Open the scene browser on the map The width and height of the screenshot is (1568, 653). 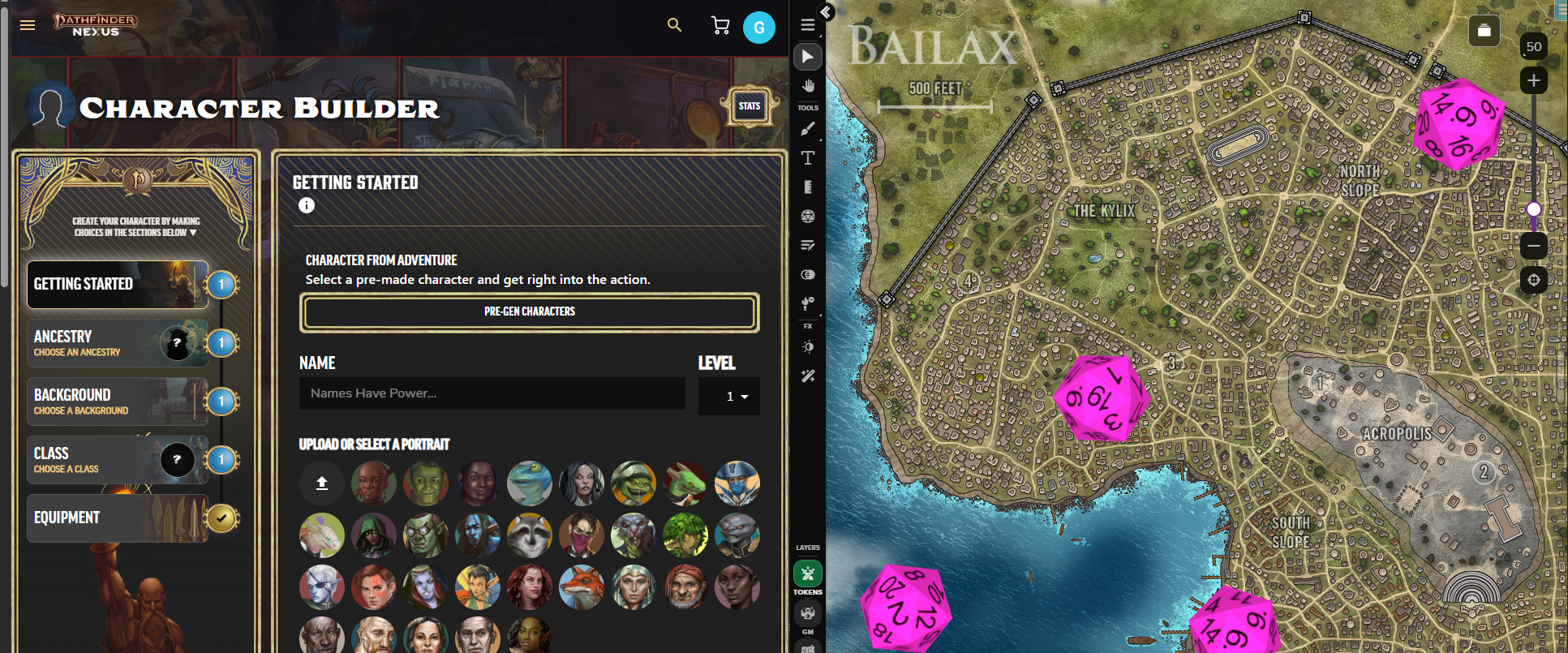pos(1484,31)
